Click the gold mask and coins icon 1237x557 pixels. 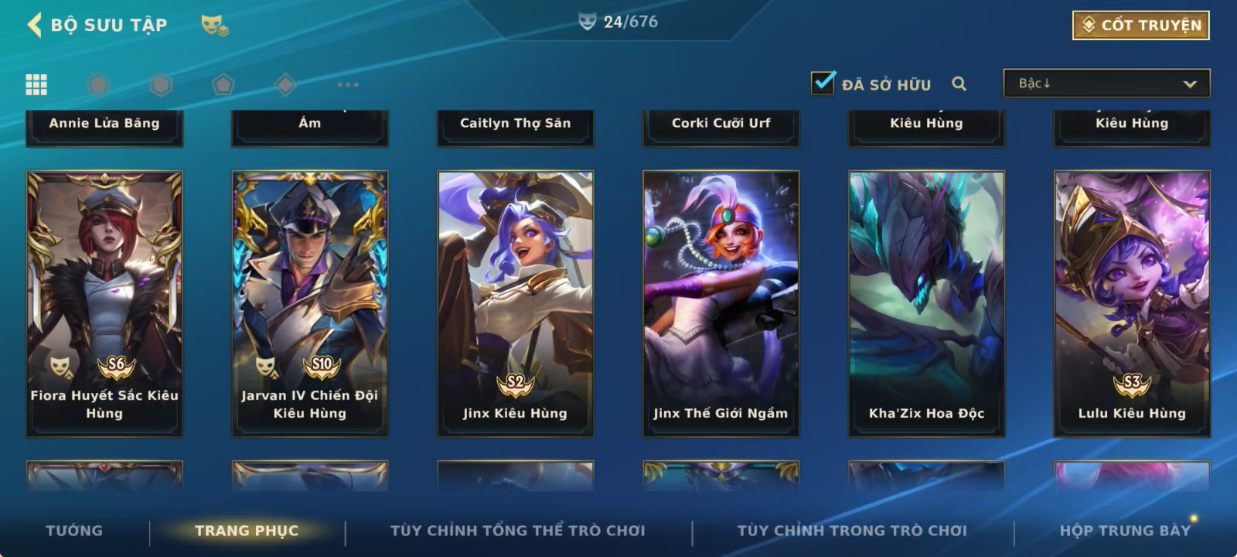214,26
